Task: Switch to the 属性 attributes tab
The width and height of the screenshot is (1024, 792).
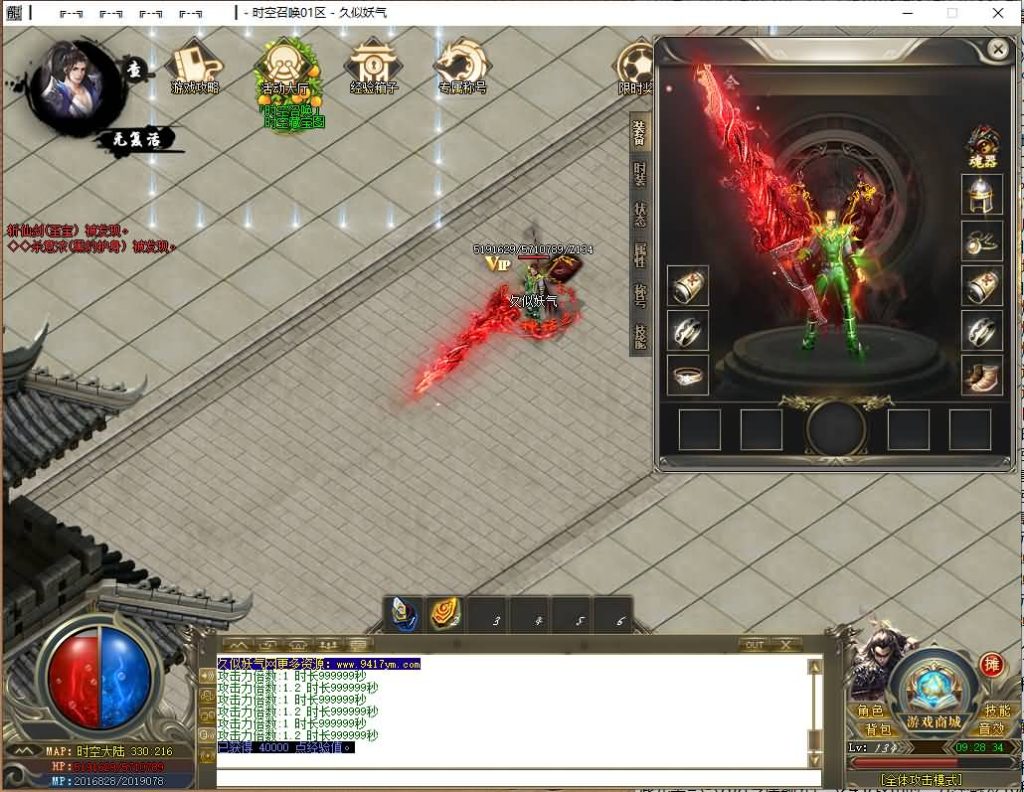Action: [640, 254]
